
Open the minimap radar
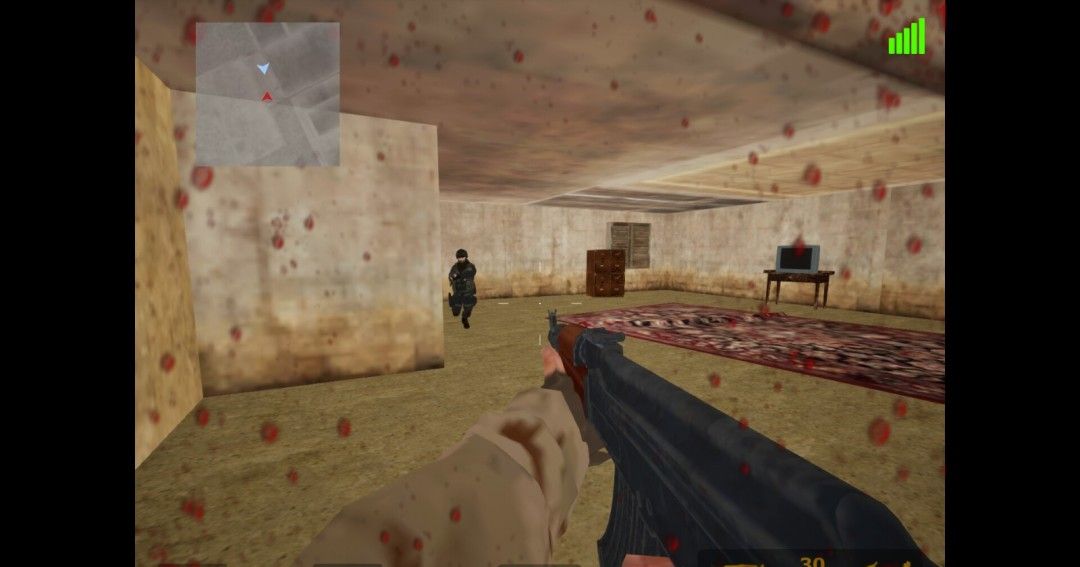click(267, 94)
